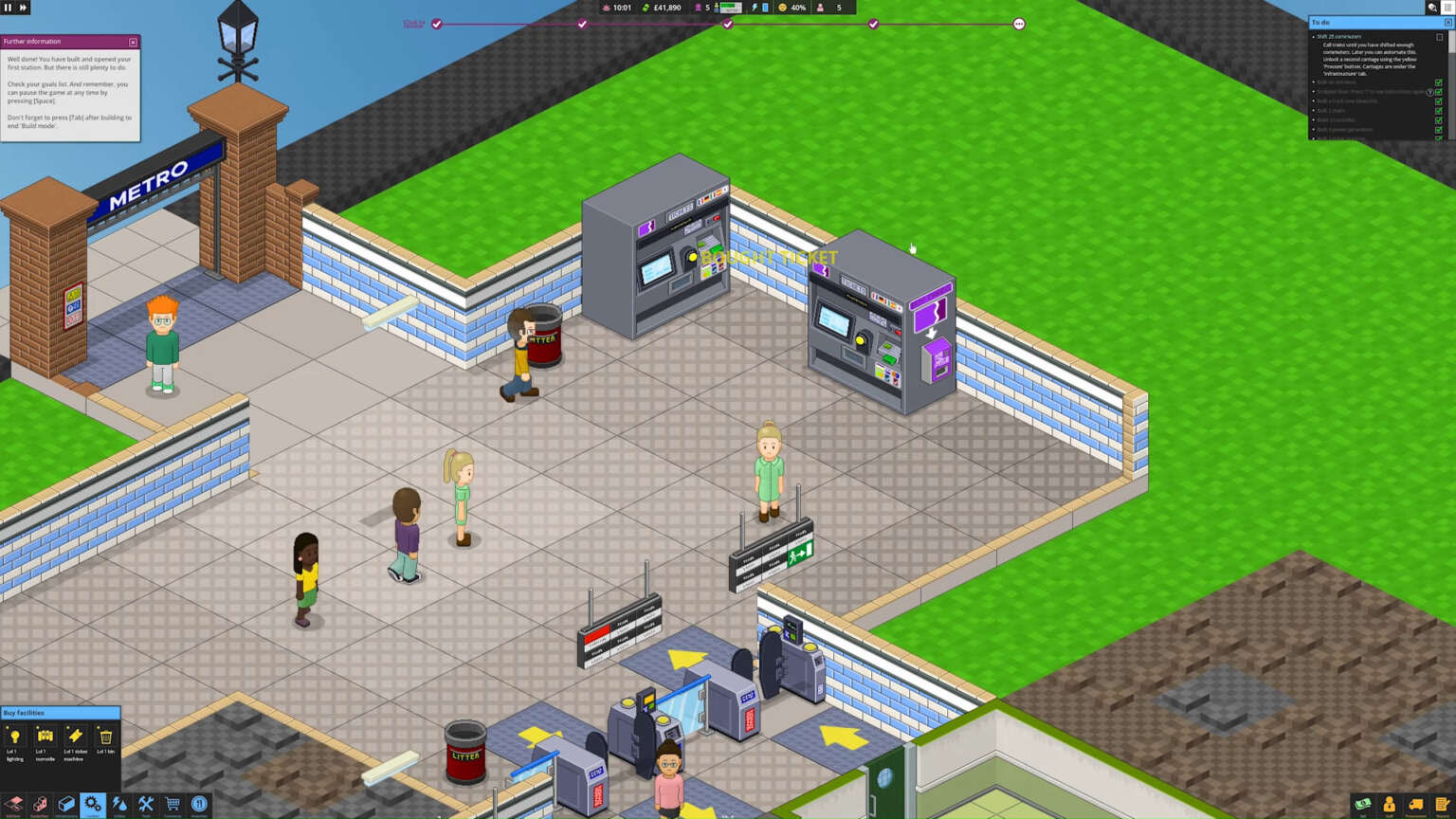The width and height of the screenshot is (1456, 819).
Task: Open the shopping cart Commerce toolbar icon
Action: [x=172, y=805]
